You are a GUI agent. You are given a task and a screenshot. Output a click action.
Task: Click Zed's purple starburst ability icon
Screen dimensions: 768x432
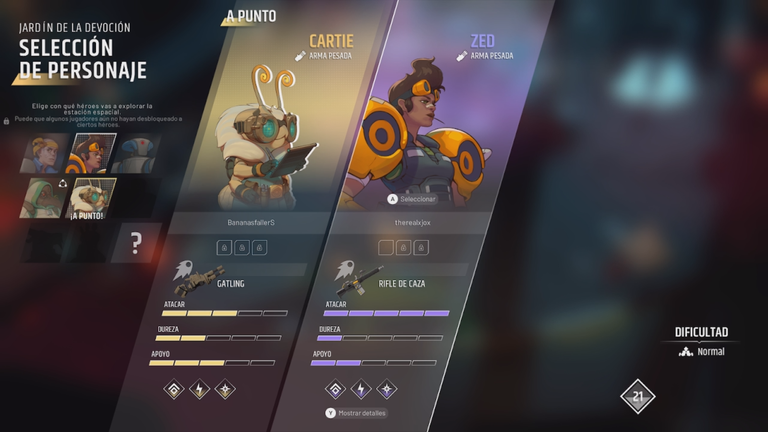pyautogui.click(x=387, y=390)
